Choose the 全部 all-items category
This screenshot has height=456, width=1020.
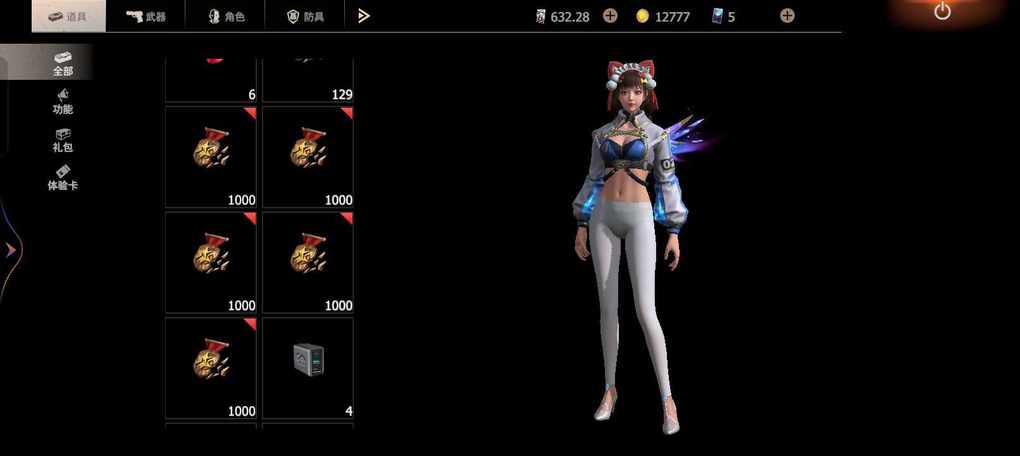pyautogui.click(x=62, y=63)
